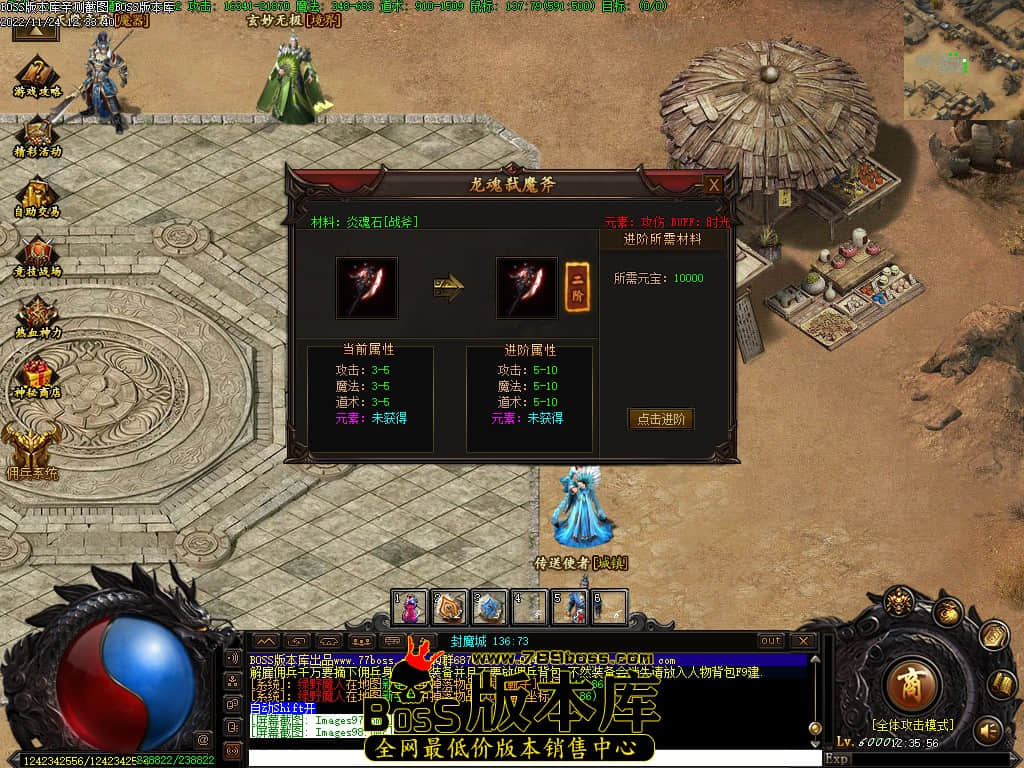
Task: Open the 热血神力 menu
Action: [x=37, y=315]
